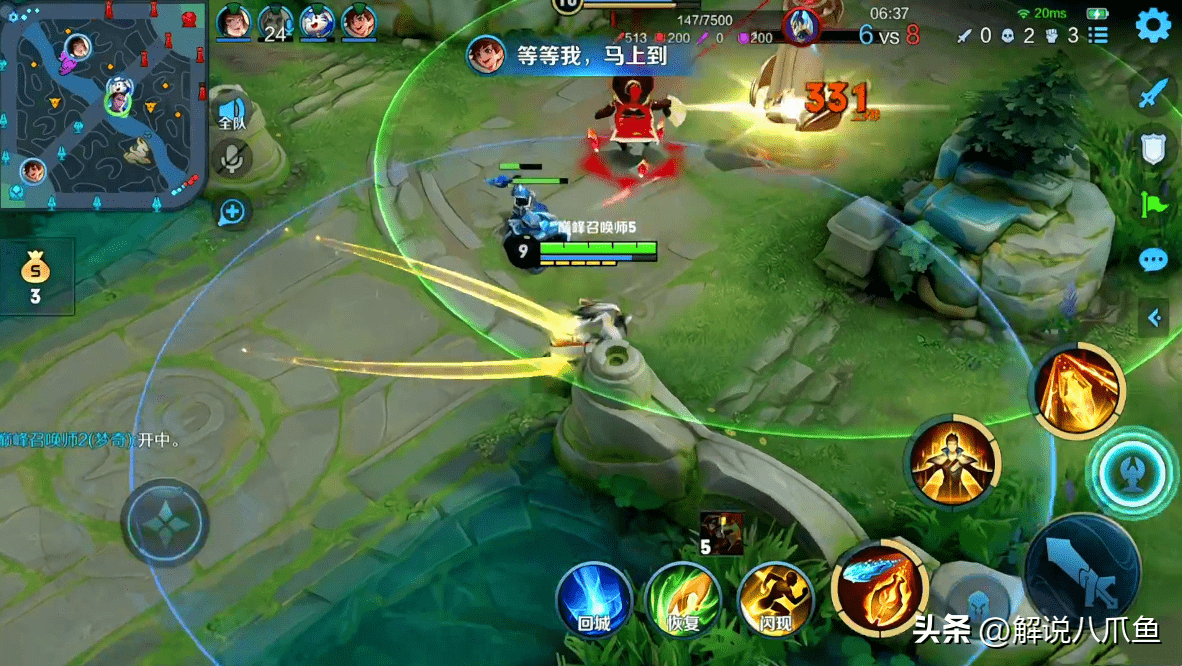Open the gold pouch shop button
Image resolution: width=1182 pixels, height=666 pixels.
pos(36,275)
